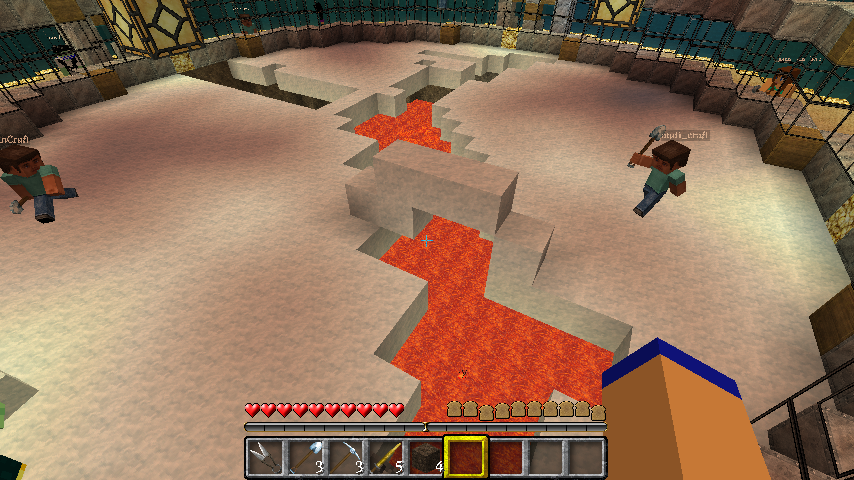The image size is (854, 480).
Task: Choose the pickaxe hotbar slot
Action: coord(345,457)
